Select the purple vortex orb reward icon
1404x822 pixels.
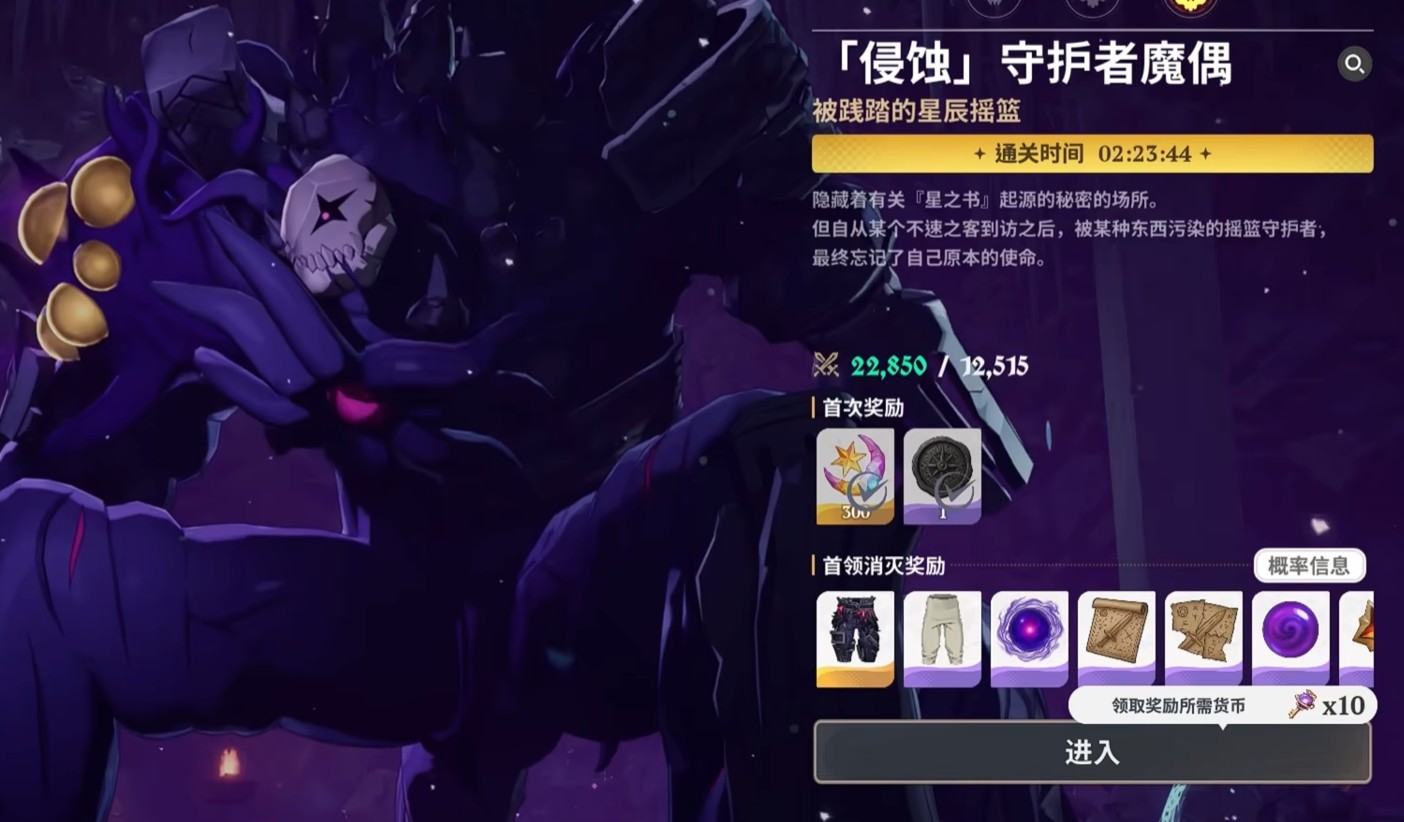point(1030,637)
